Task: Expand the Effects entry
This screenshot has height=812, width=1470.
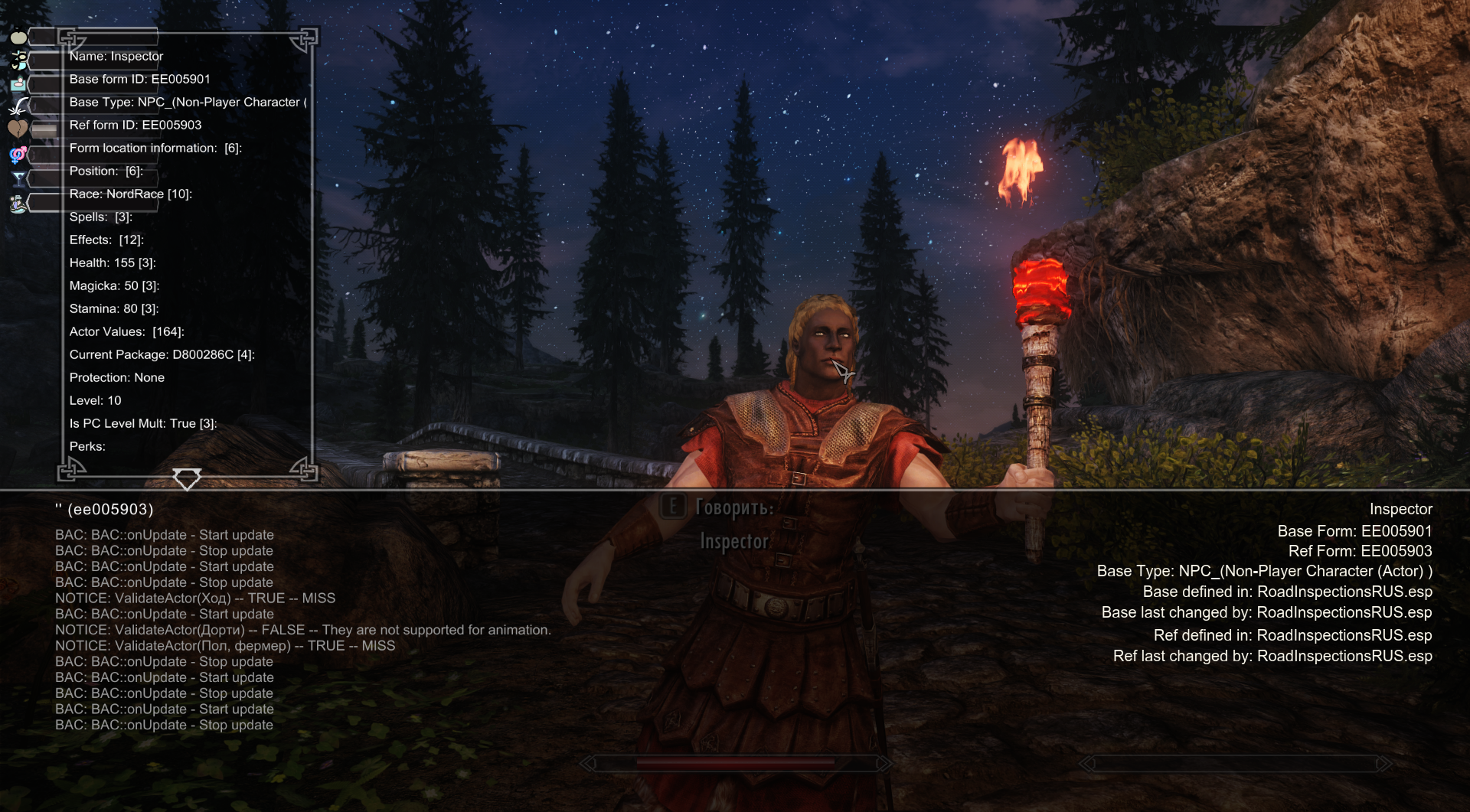Action: point(106,240)
